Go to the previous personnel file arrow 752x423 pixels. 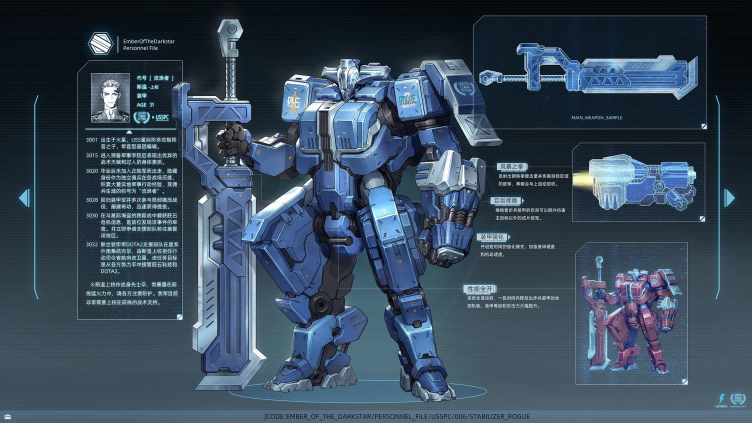[23, 198]
